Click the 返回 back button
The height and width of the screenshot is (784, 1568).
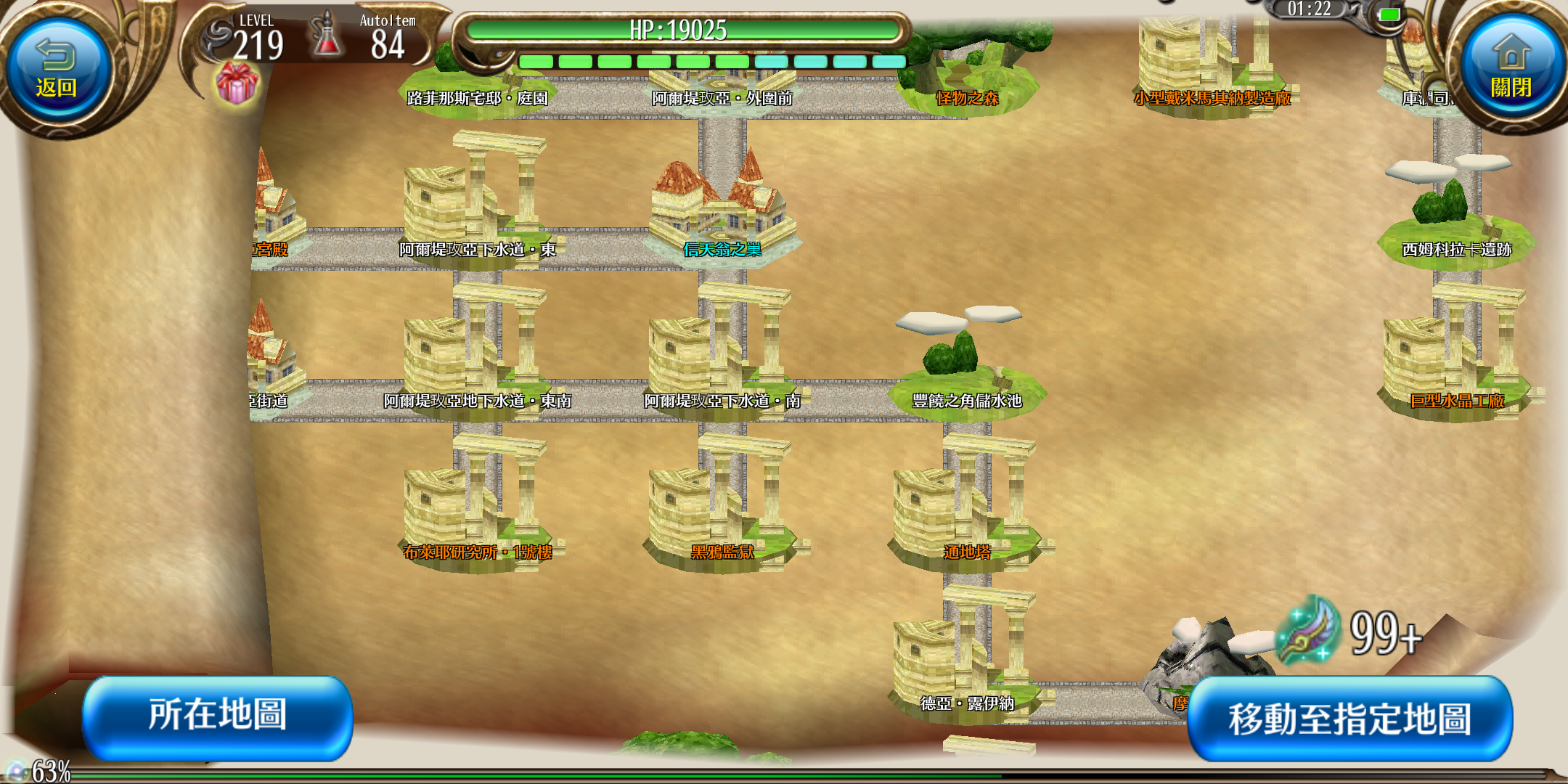tap(57, 71)
